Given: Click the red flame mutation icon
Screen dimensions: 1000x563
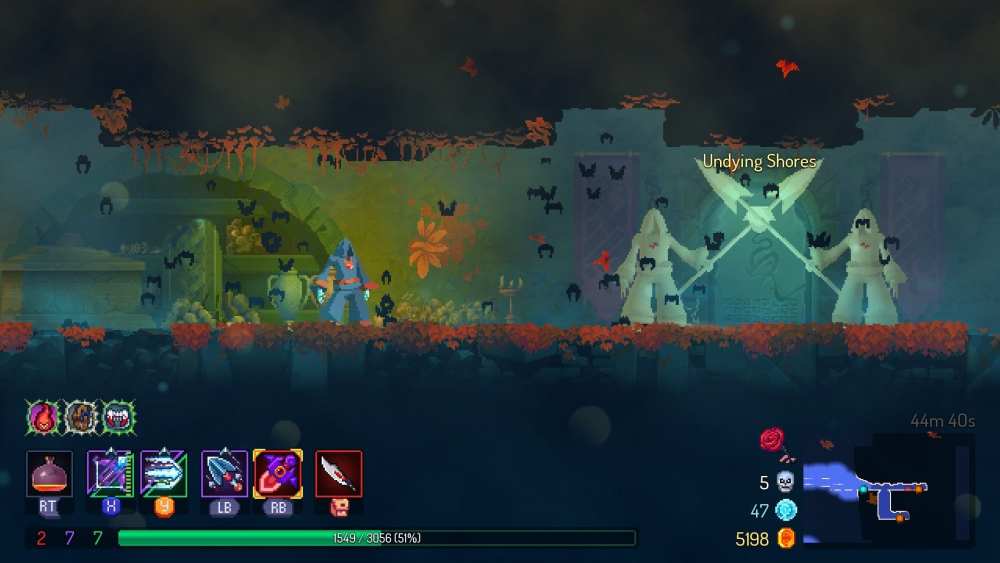Looking at the screenshot, I should click(44, 416).
